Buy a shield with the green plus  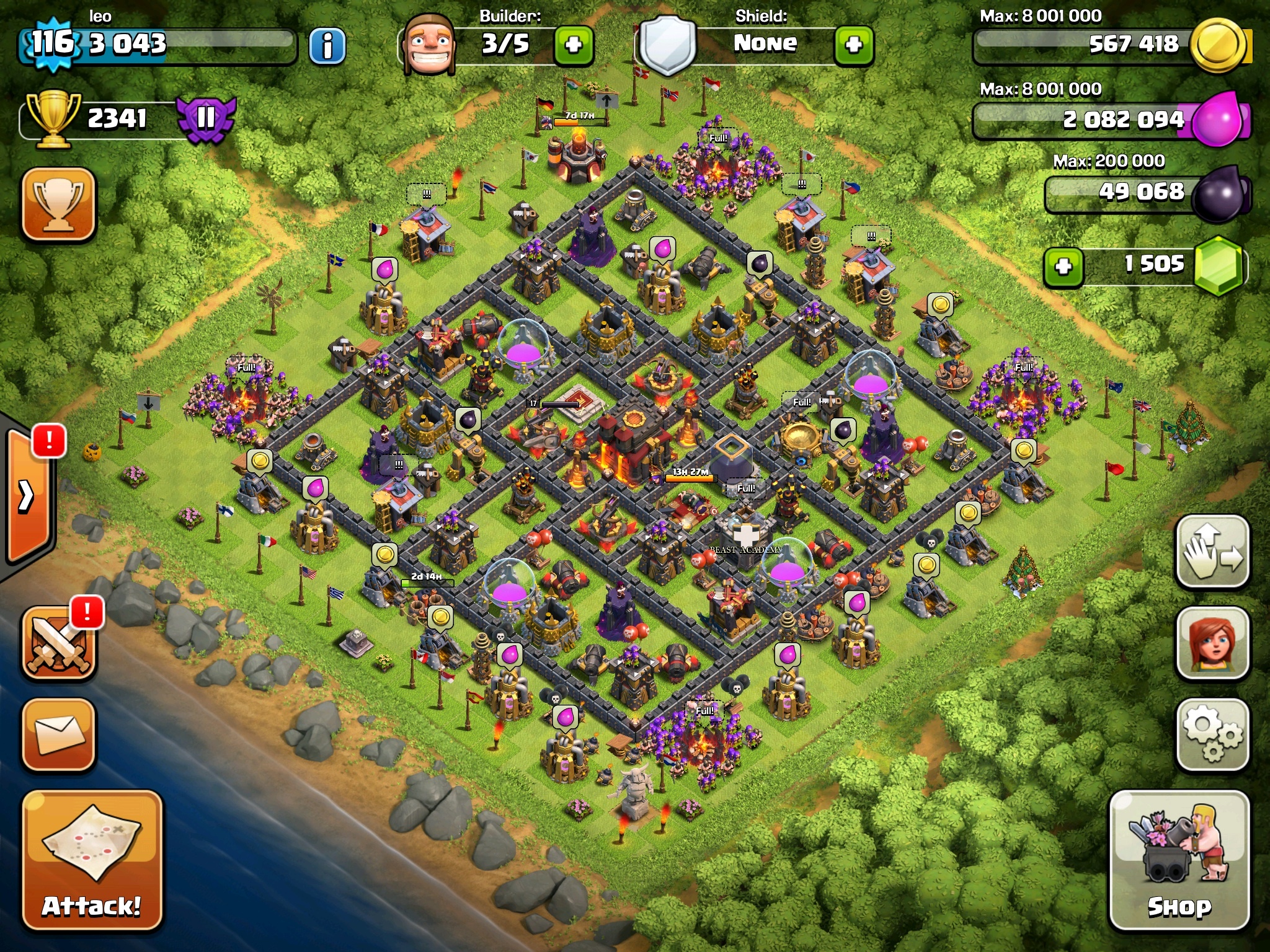click(x=854, y=45)
